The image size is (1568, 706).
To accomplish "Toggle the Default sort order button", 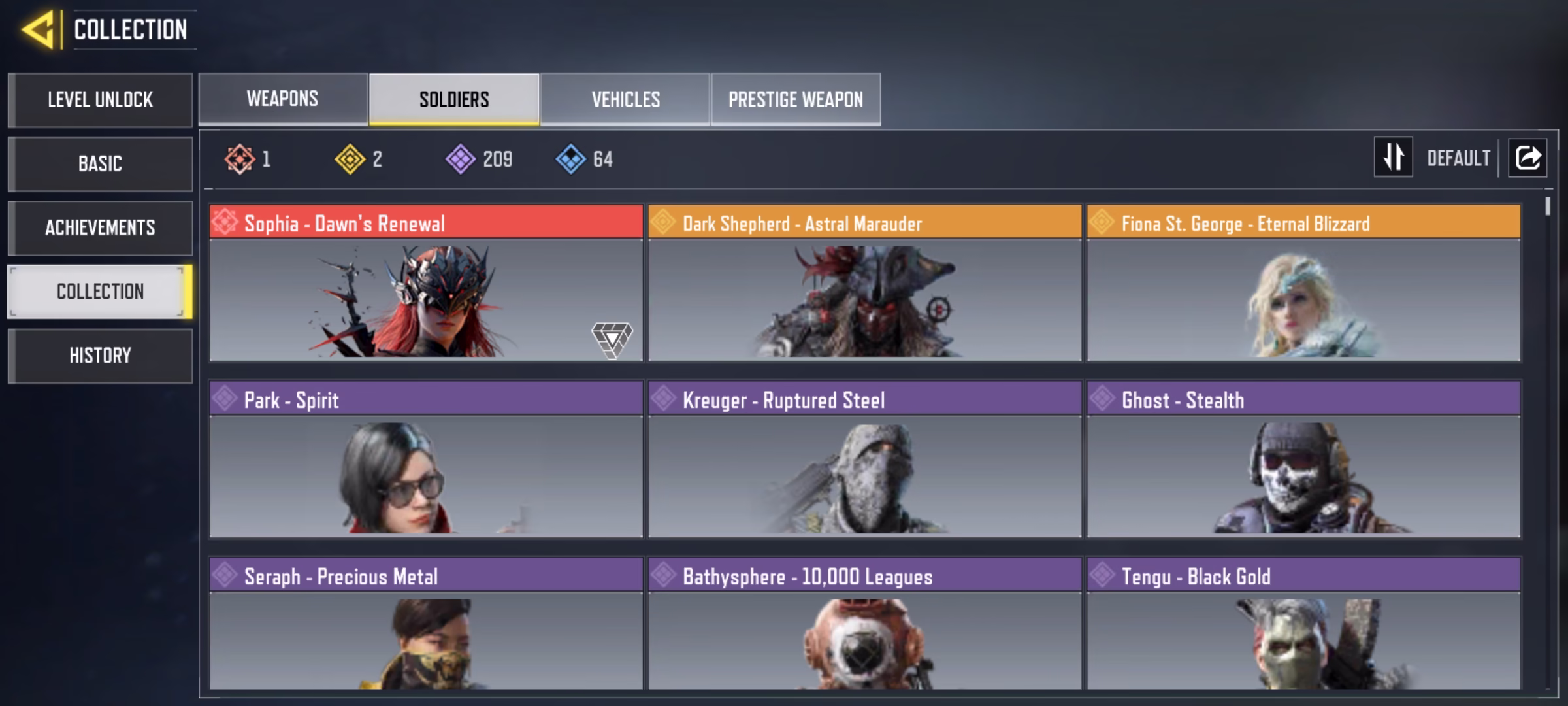I will 1394,158.
